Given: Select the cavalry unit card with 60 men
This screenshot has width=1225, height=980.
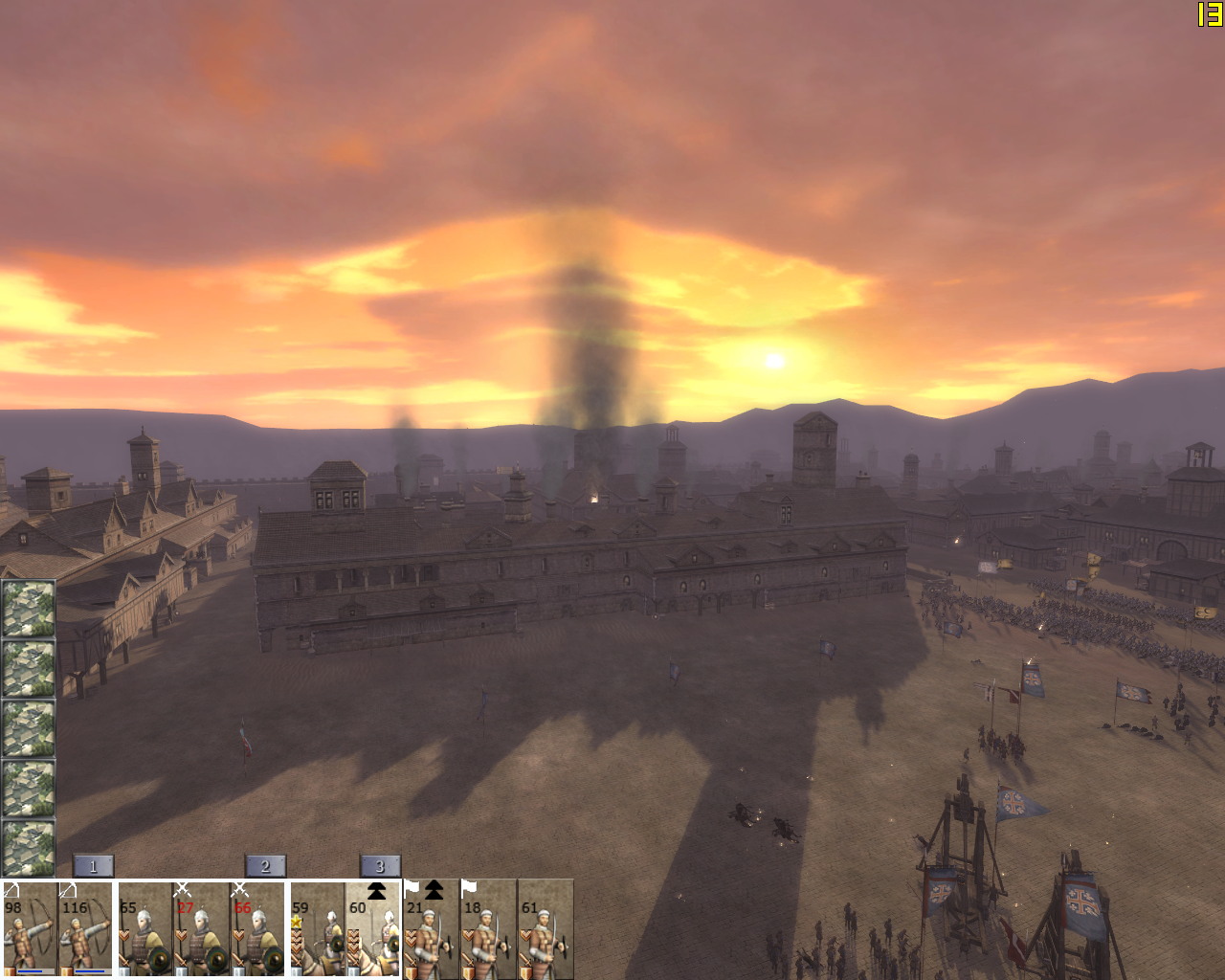Looking at the screenshot, I should click(373, 930).
